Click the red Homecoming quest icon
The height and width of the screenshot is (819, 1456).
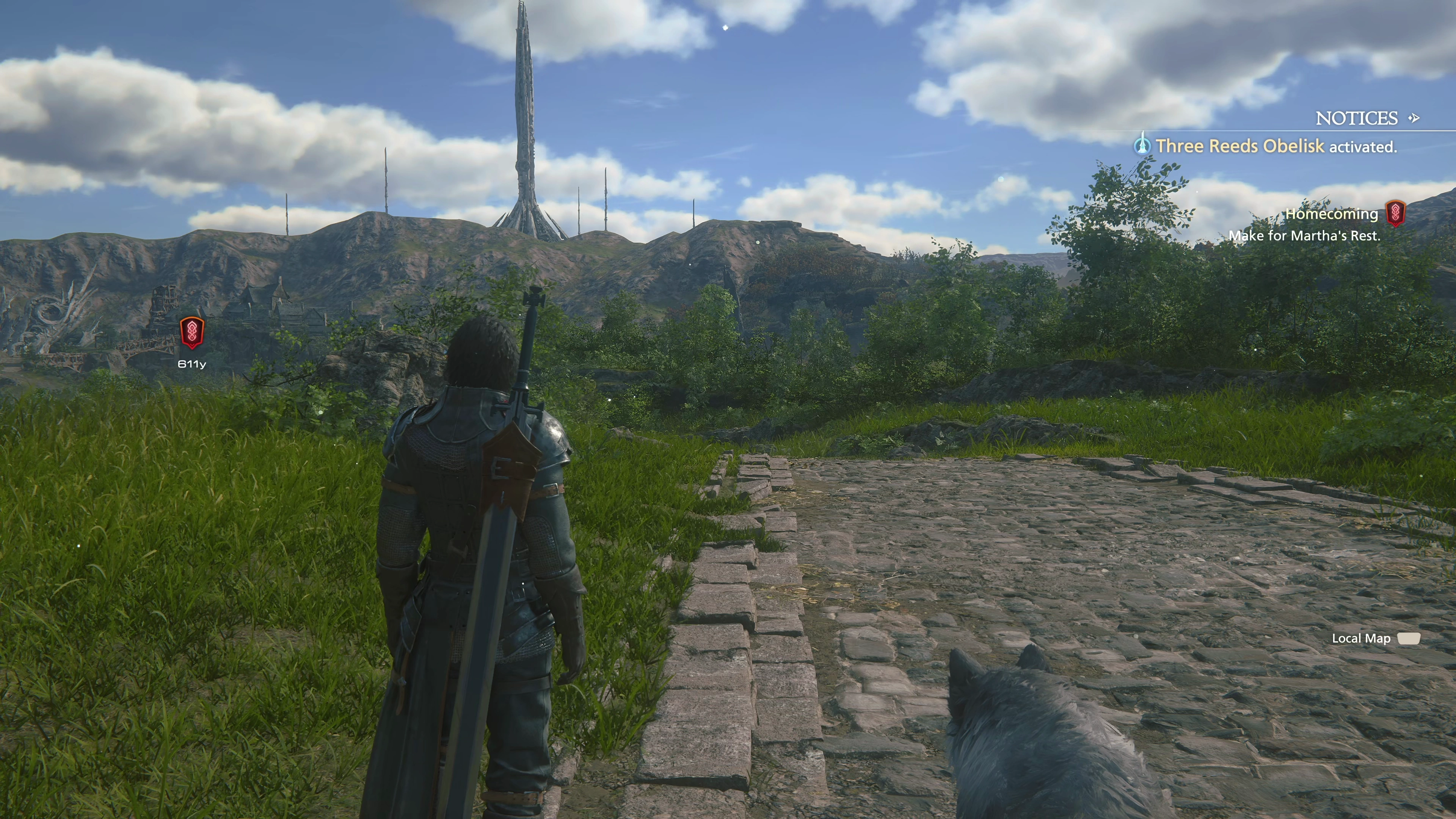(1395, 213)
